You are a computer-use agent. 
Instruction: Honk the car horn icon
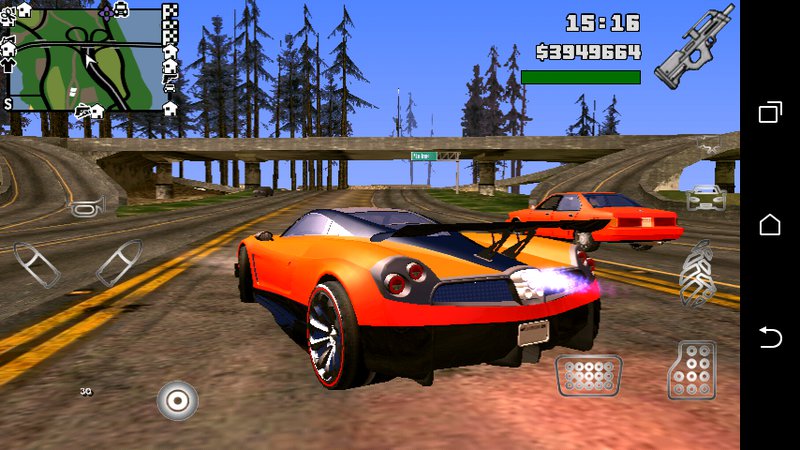point(82,207)
